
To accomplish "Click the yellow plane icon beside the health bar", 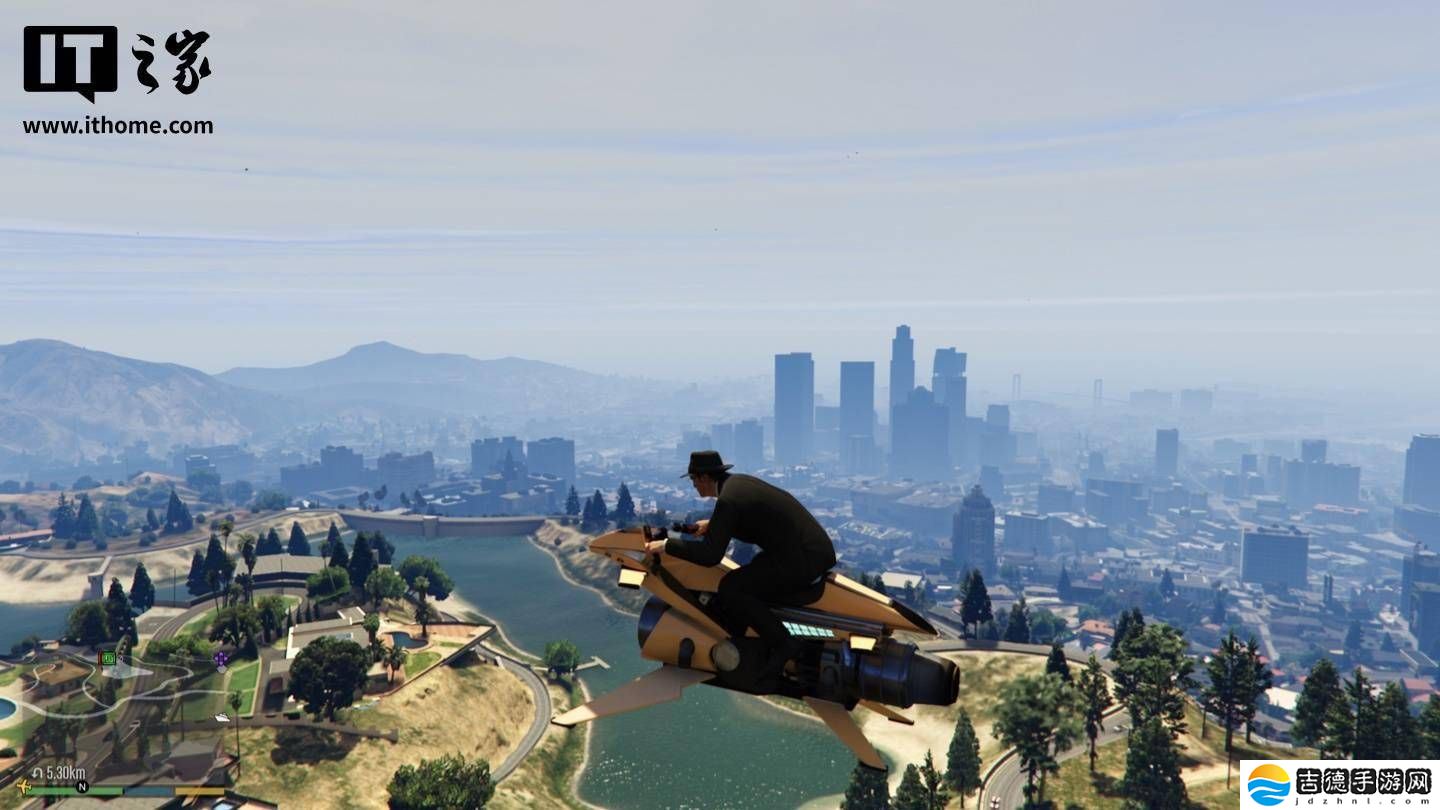I will click(x=23, y=786).
